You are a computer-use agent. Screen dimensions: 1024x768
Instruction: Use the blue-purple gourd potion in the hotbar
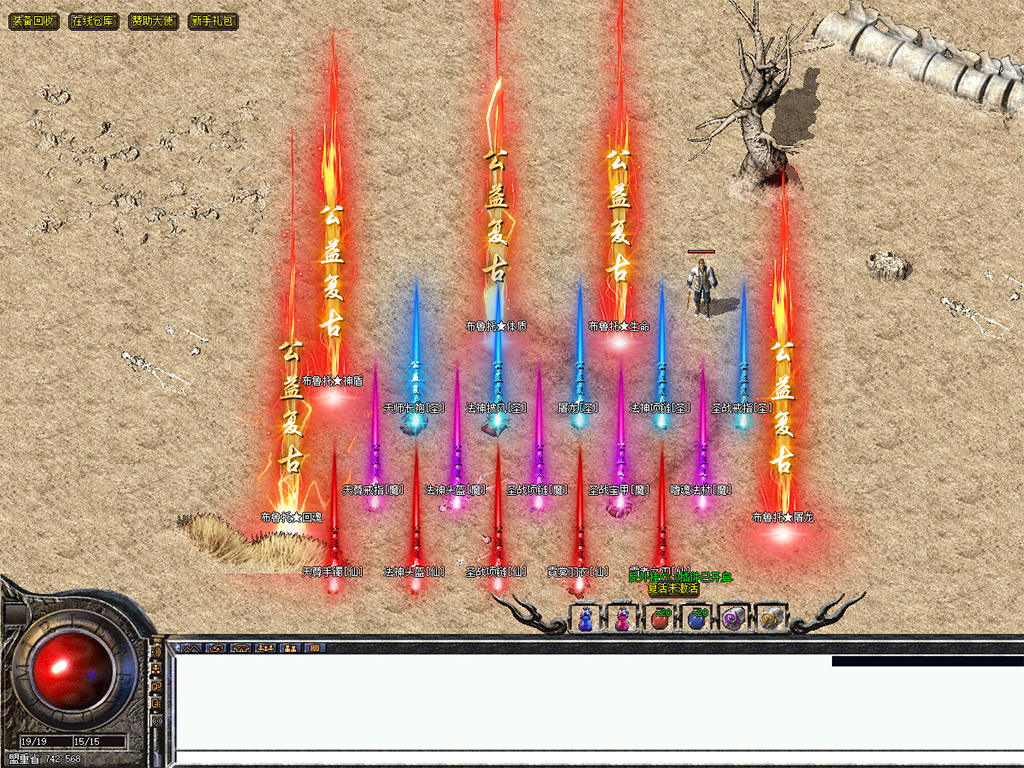click(585, 620)
